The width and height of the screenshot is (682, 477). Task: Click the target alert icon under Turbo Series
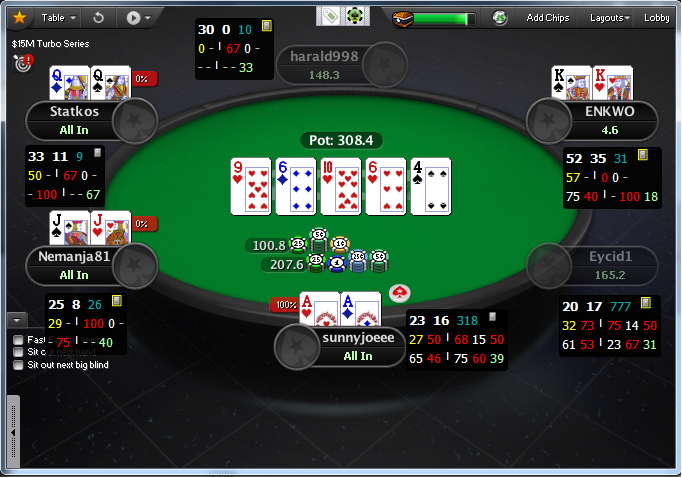23,62
